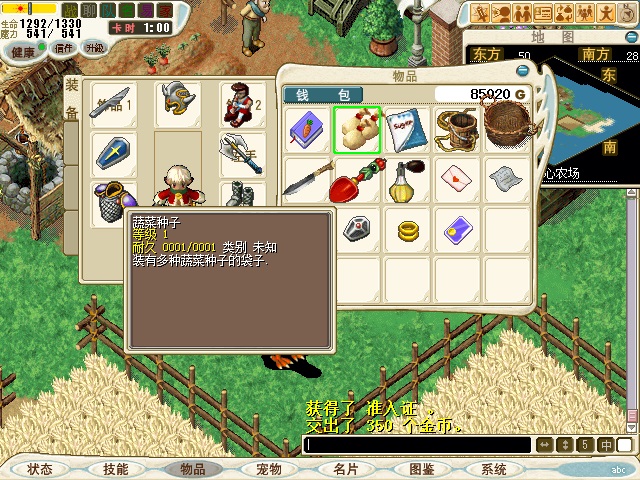
Task: Open the 技能 skills tab
Action: (116, 469)
